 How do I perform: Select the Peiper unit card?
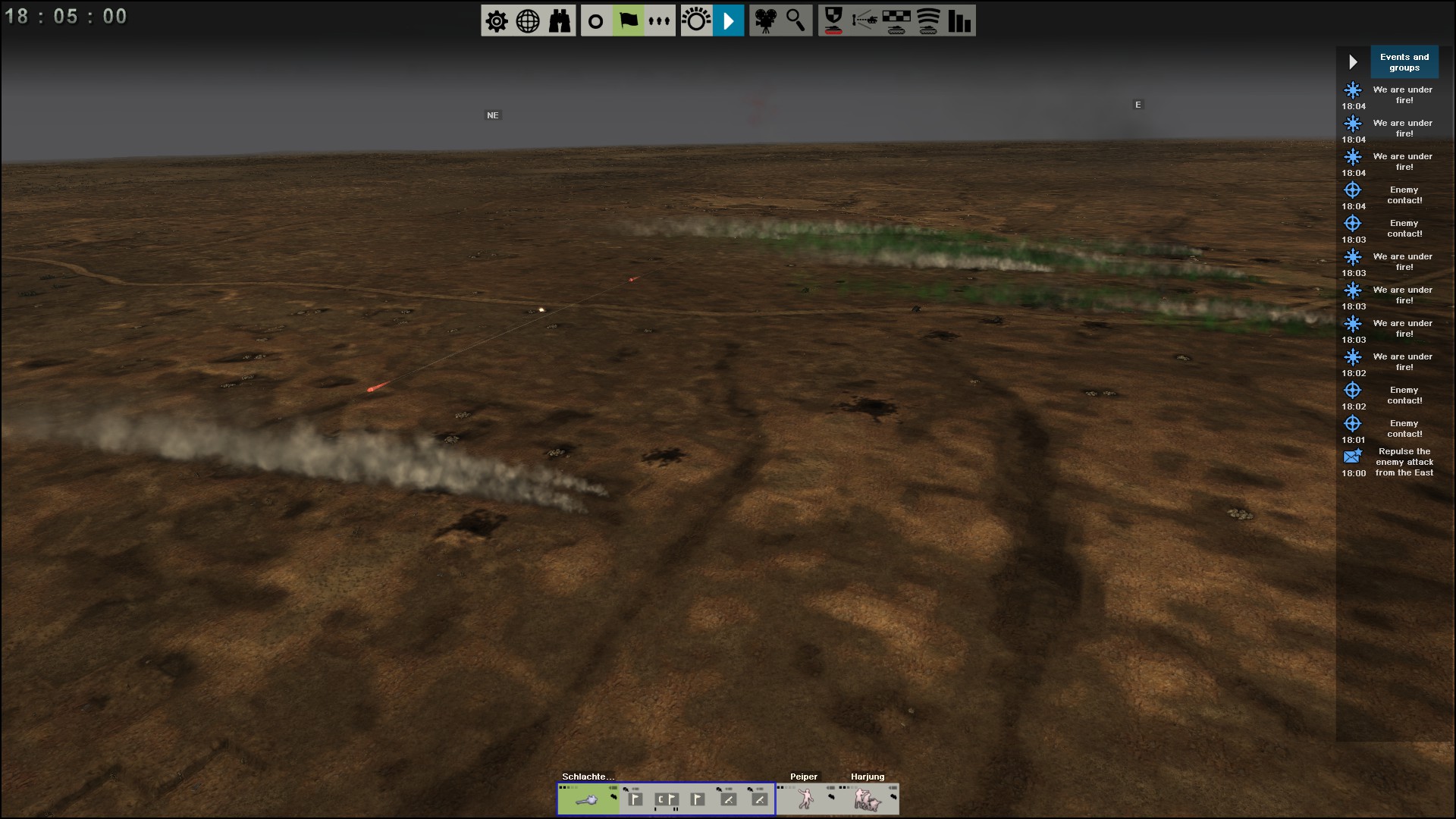[x=805, y=799]
